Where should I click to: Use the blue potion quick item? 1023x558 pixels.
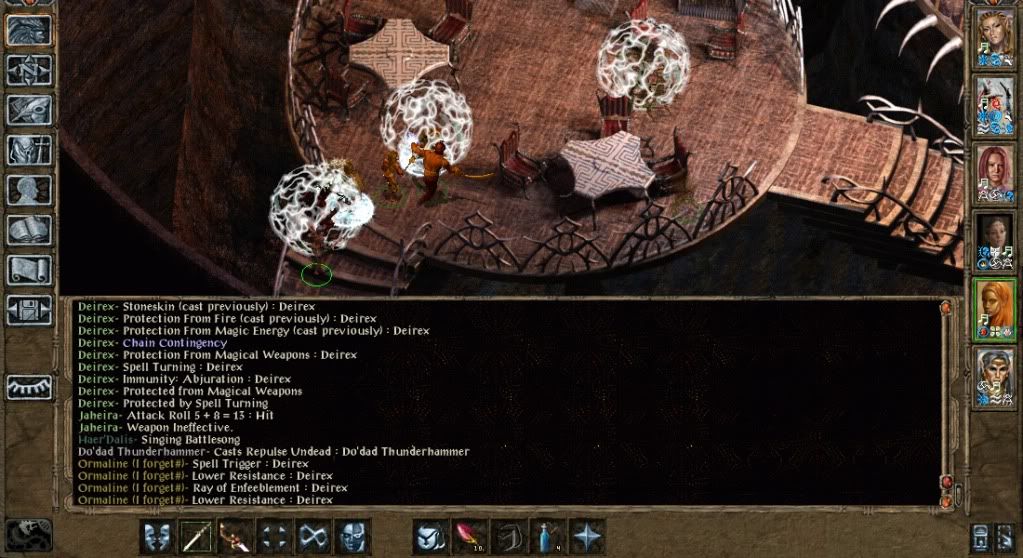(x=549, y=536)
